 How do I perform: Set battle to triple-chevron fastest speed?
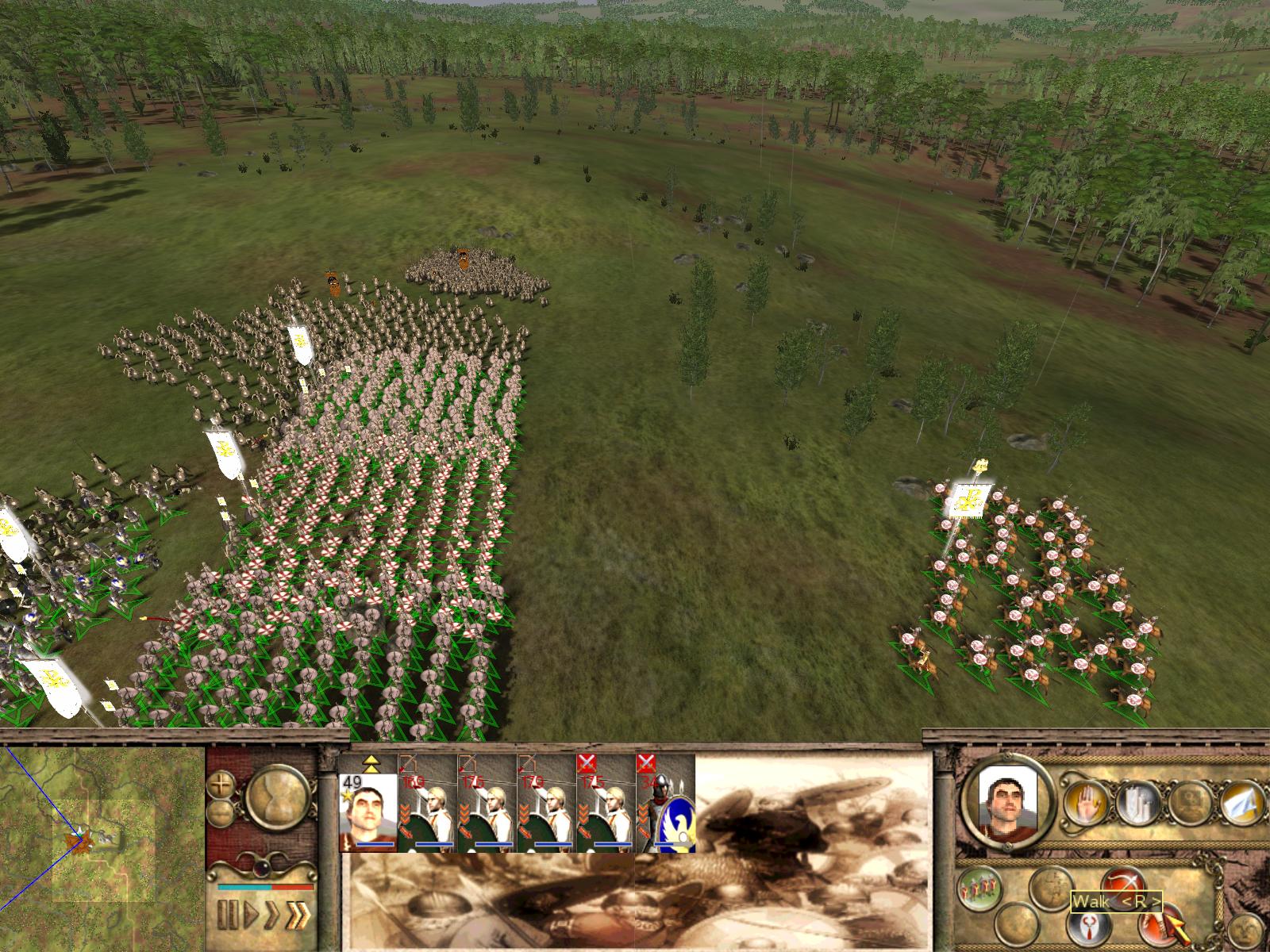tap(298, 914)
